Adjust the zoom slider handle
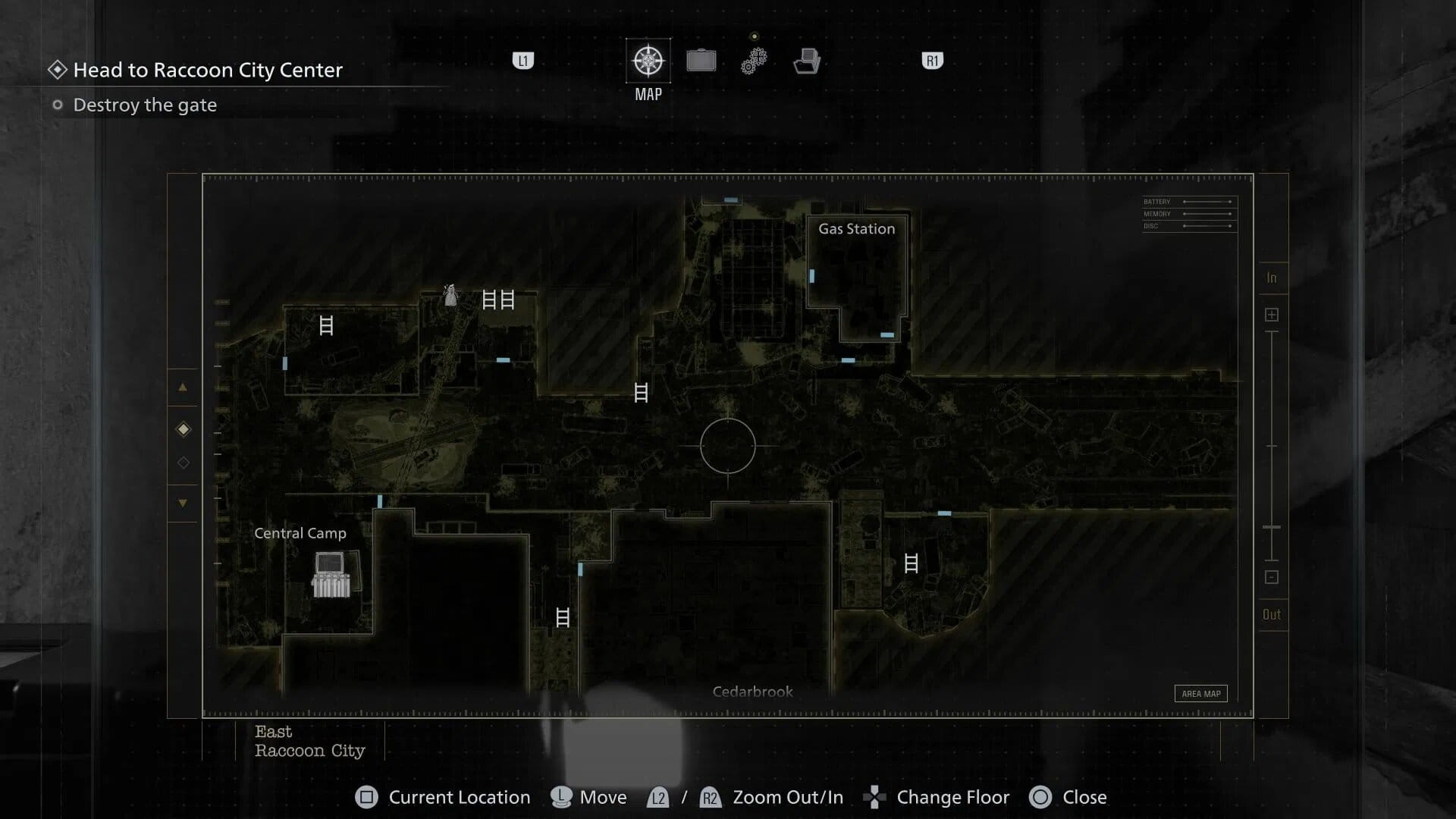The width and height of the screenshot is (1456, 819). pos(1272,527)
